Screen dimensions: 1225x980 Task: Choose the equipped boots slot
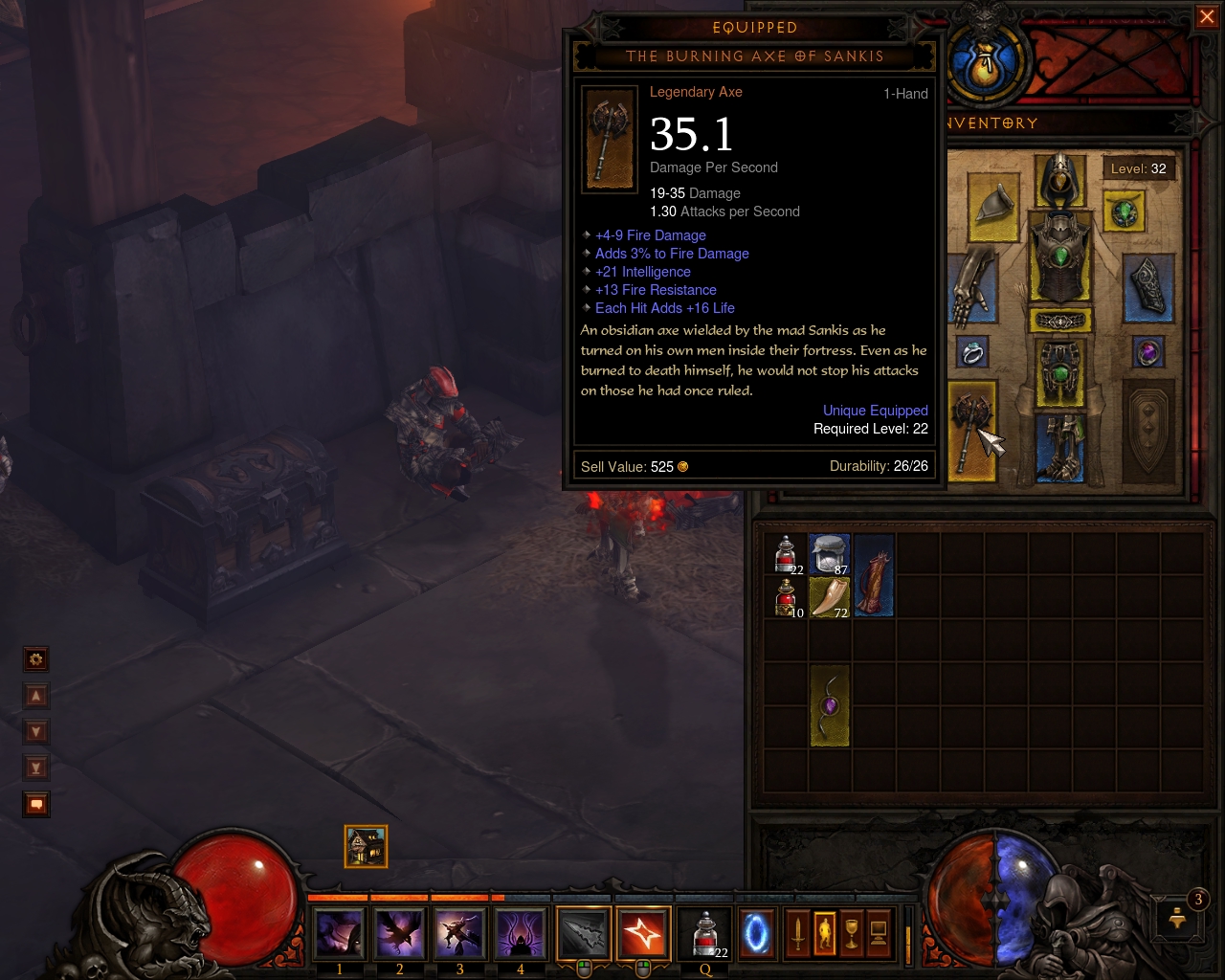pyautogui.click(x=1059, y=446)
